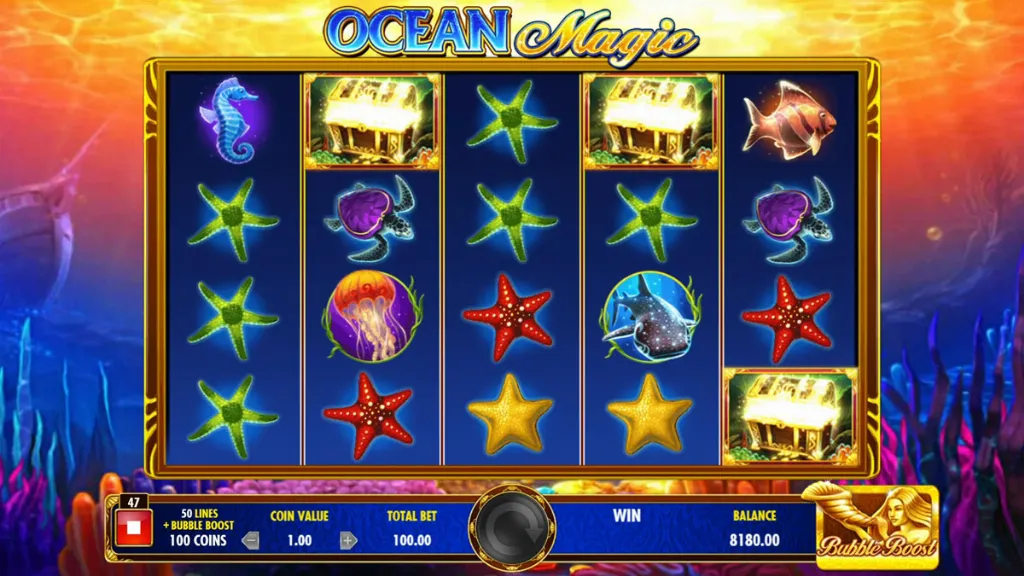Spin the reels with the round button

pos(511,528)
